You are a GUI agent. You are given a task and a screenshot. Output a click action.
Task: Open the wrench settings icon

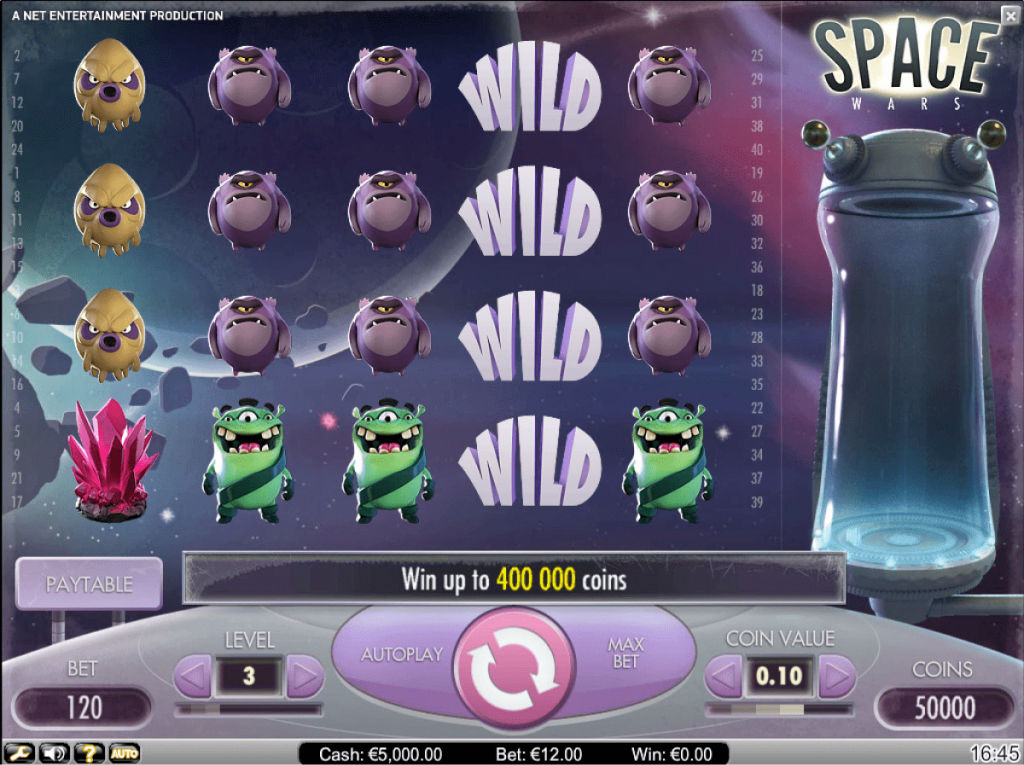click(19, 753)
